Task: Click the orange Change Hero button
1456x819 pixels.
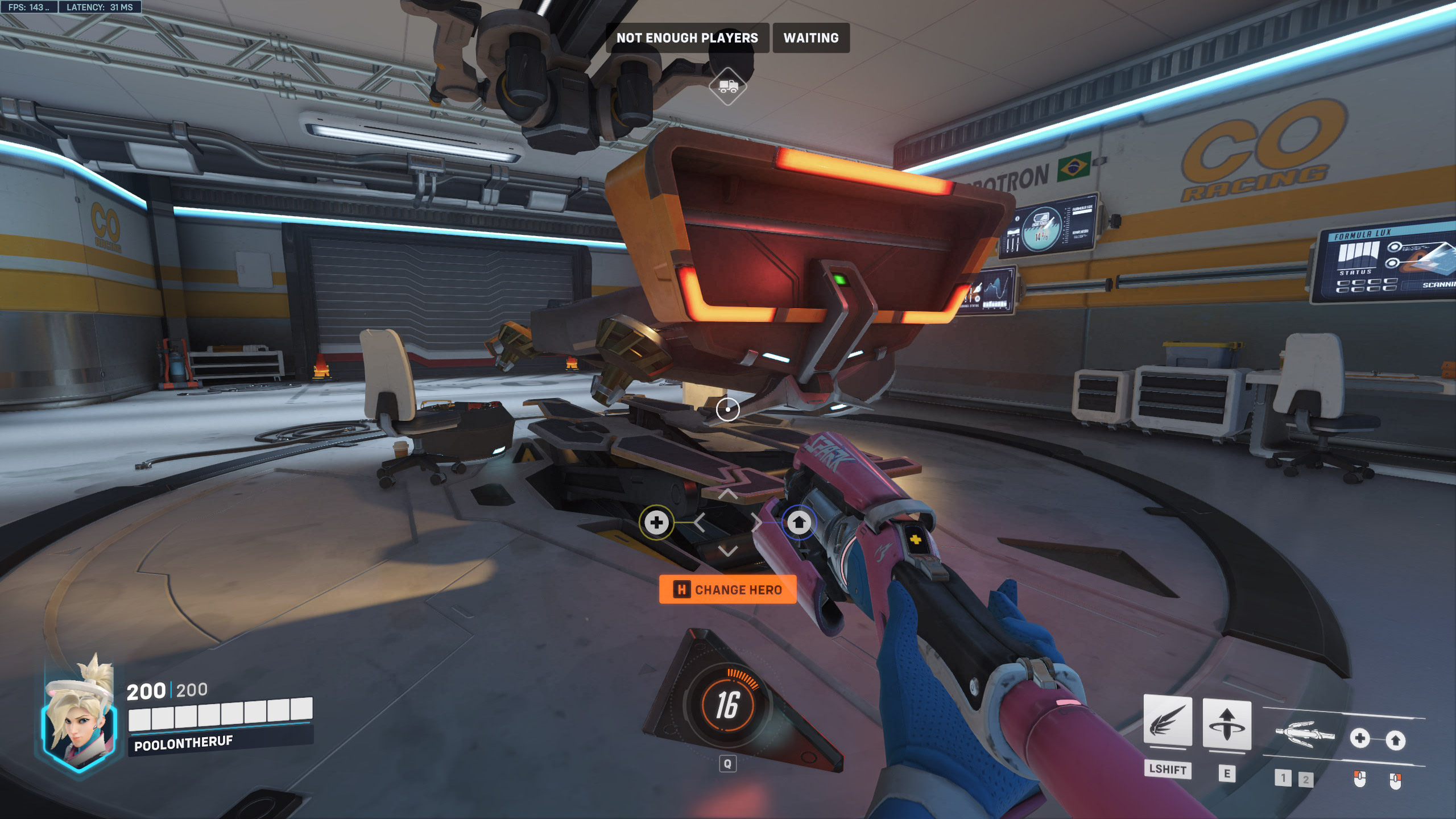Action: pos(727,590)
